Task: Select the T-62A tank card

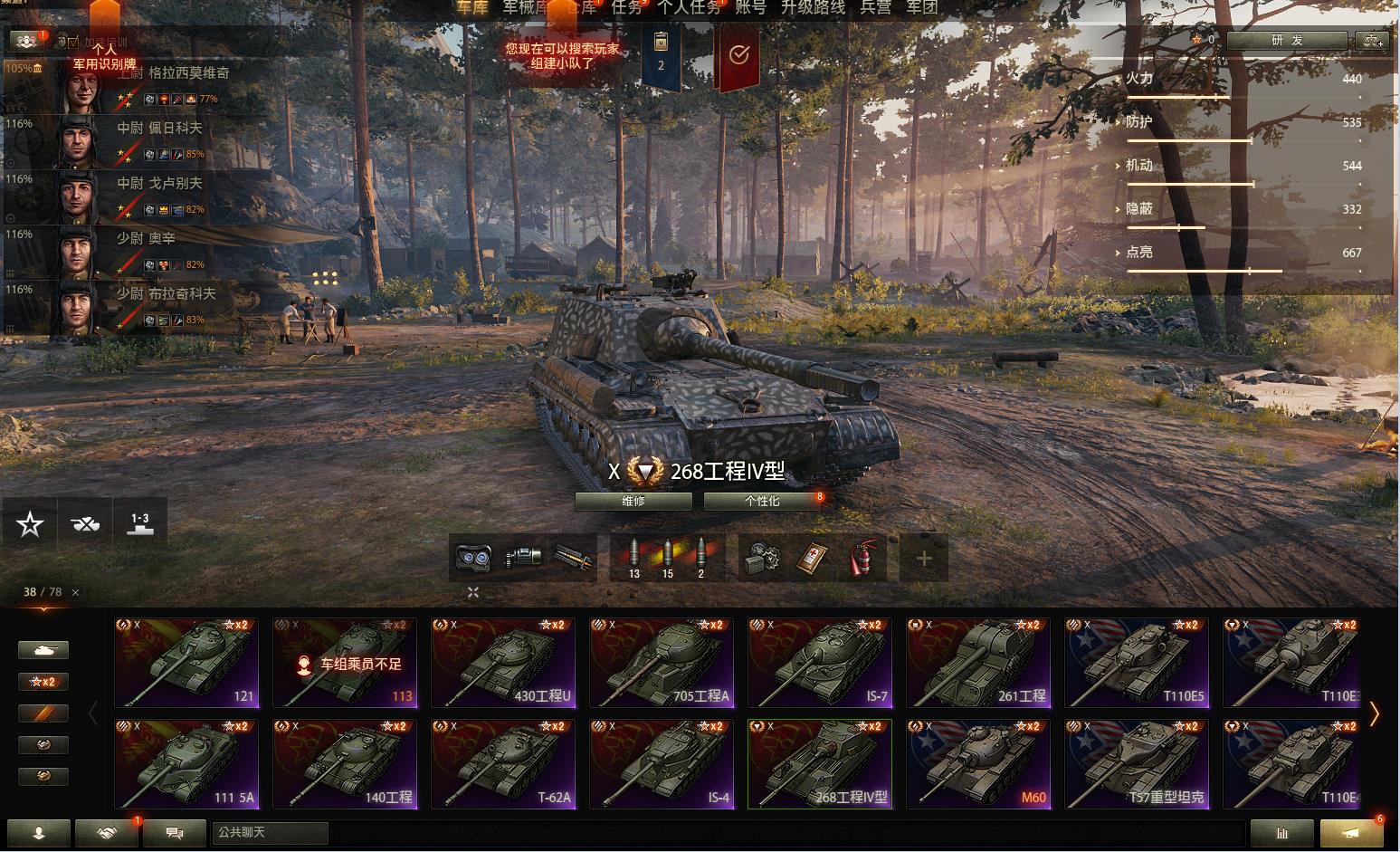Action: click(x=502, y=764)
